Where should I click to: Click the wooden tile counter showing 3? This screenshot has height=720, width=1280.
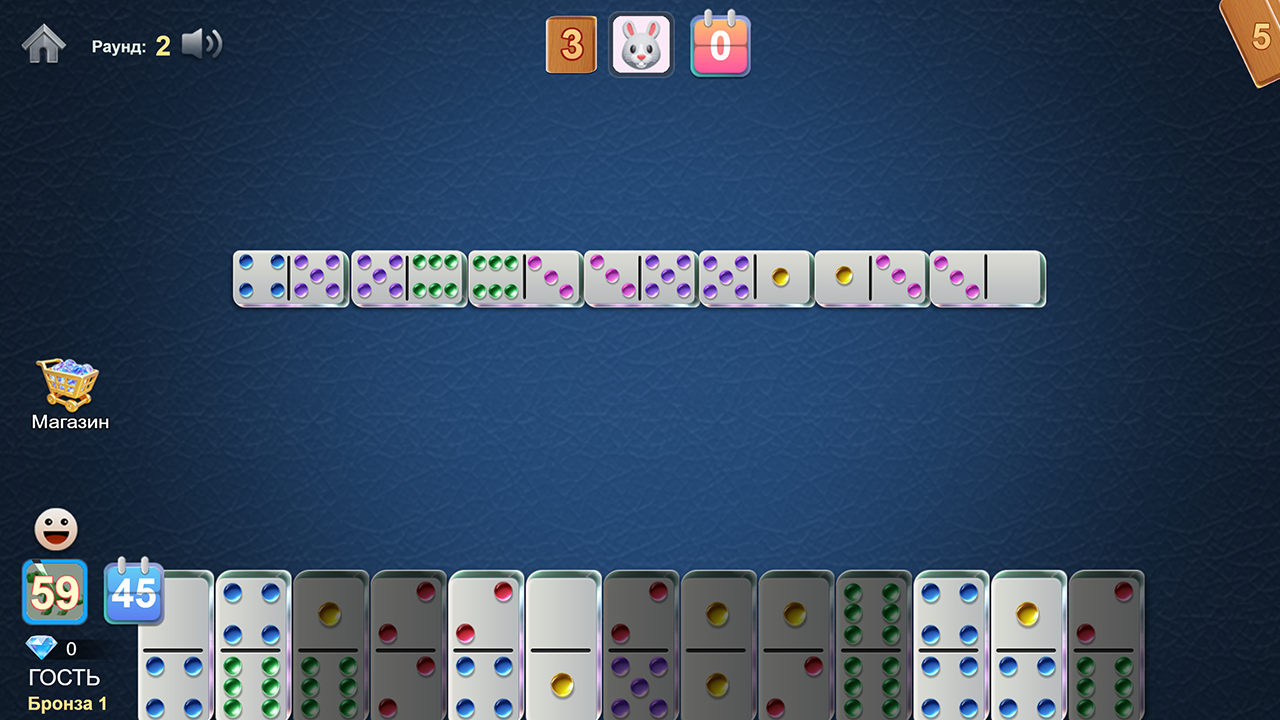[x=571, y=44]
